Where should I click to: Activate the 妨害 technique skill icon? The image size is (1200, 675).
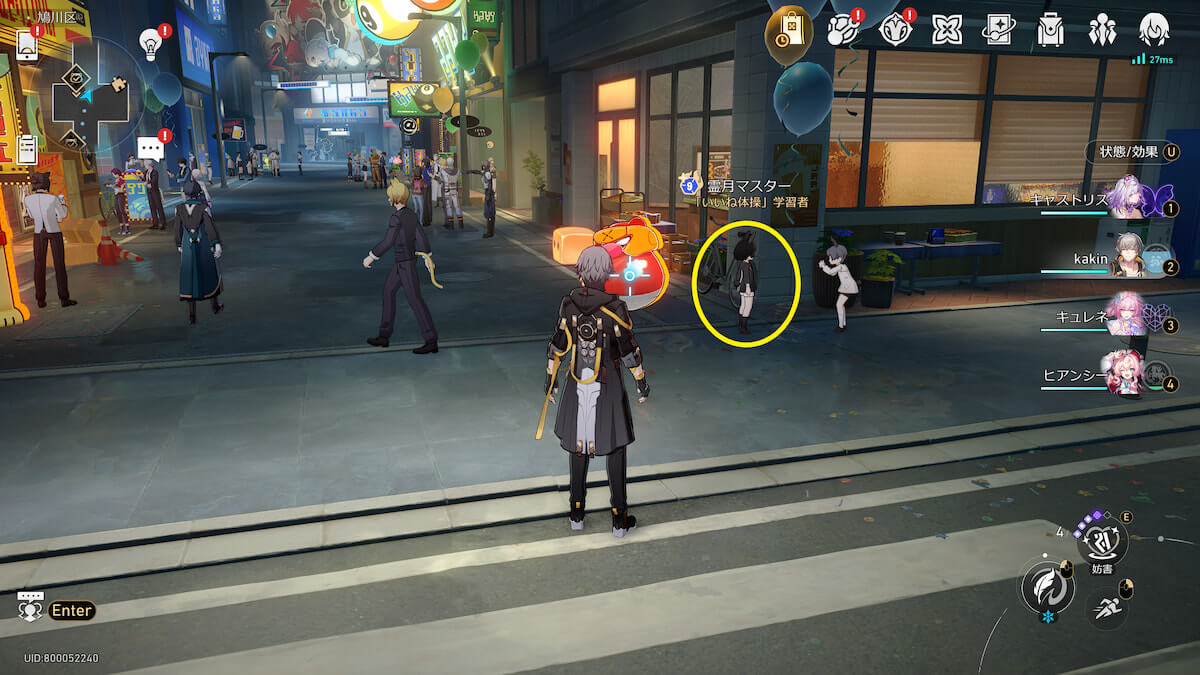(x=1102, y=542)
